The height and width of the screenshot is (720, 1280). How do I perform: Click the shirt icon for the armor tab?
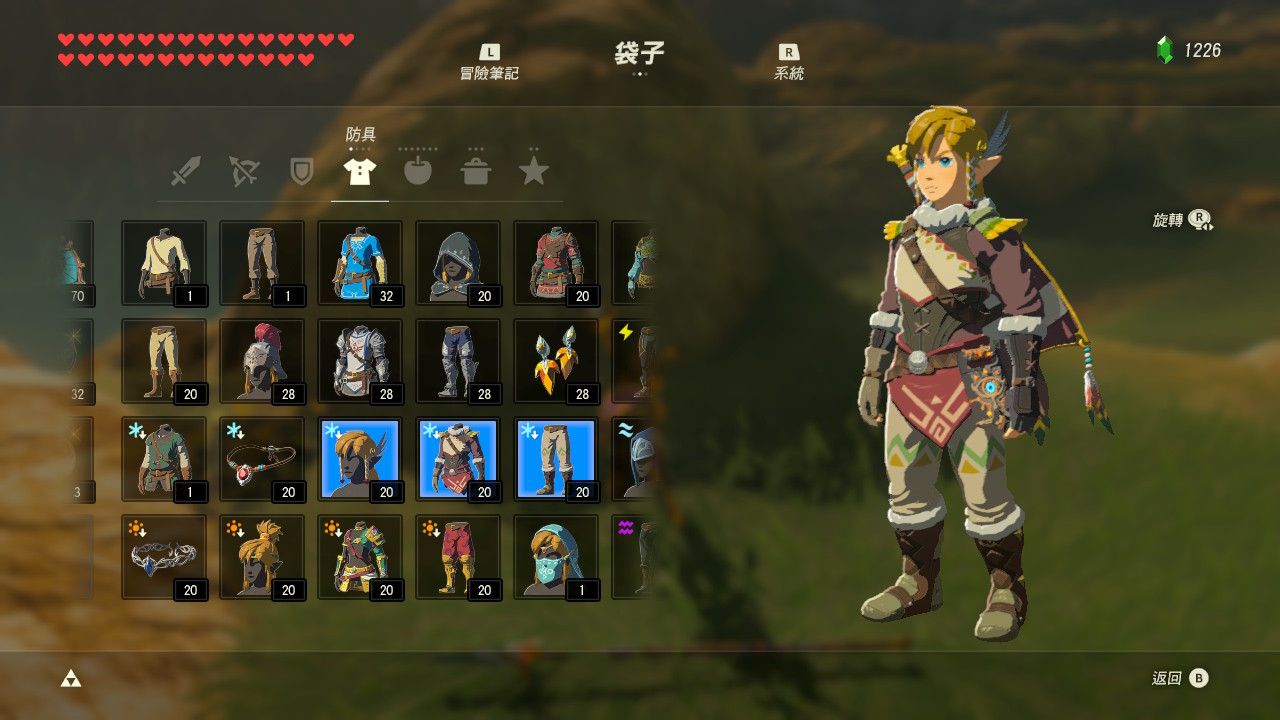pyautogui.click(x=359, y=170)
